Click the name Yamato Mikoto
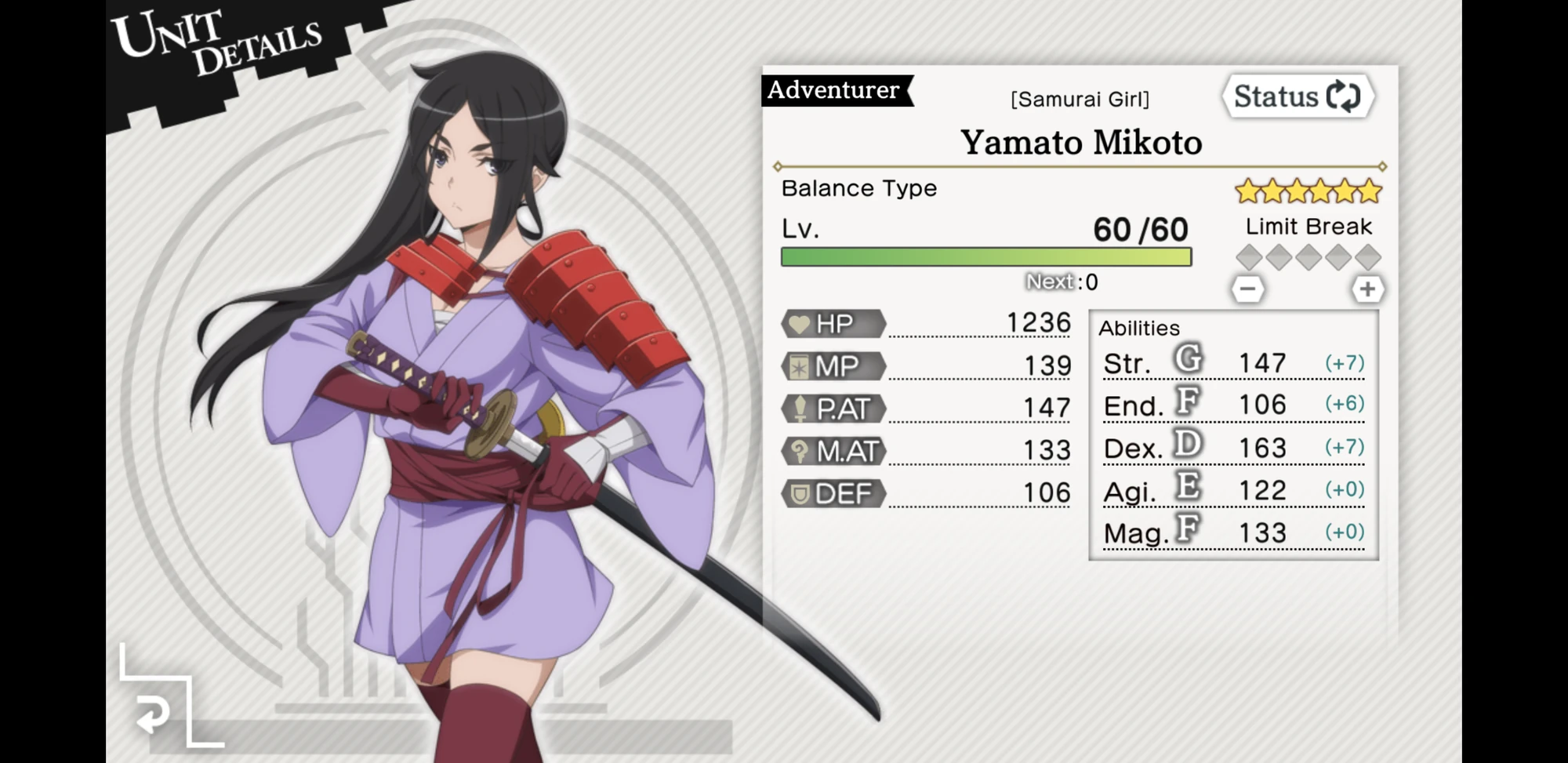1568x763 pixels. (x=1080, y=144)
